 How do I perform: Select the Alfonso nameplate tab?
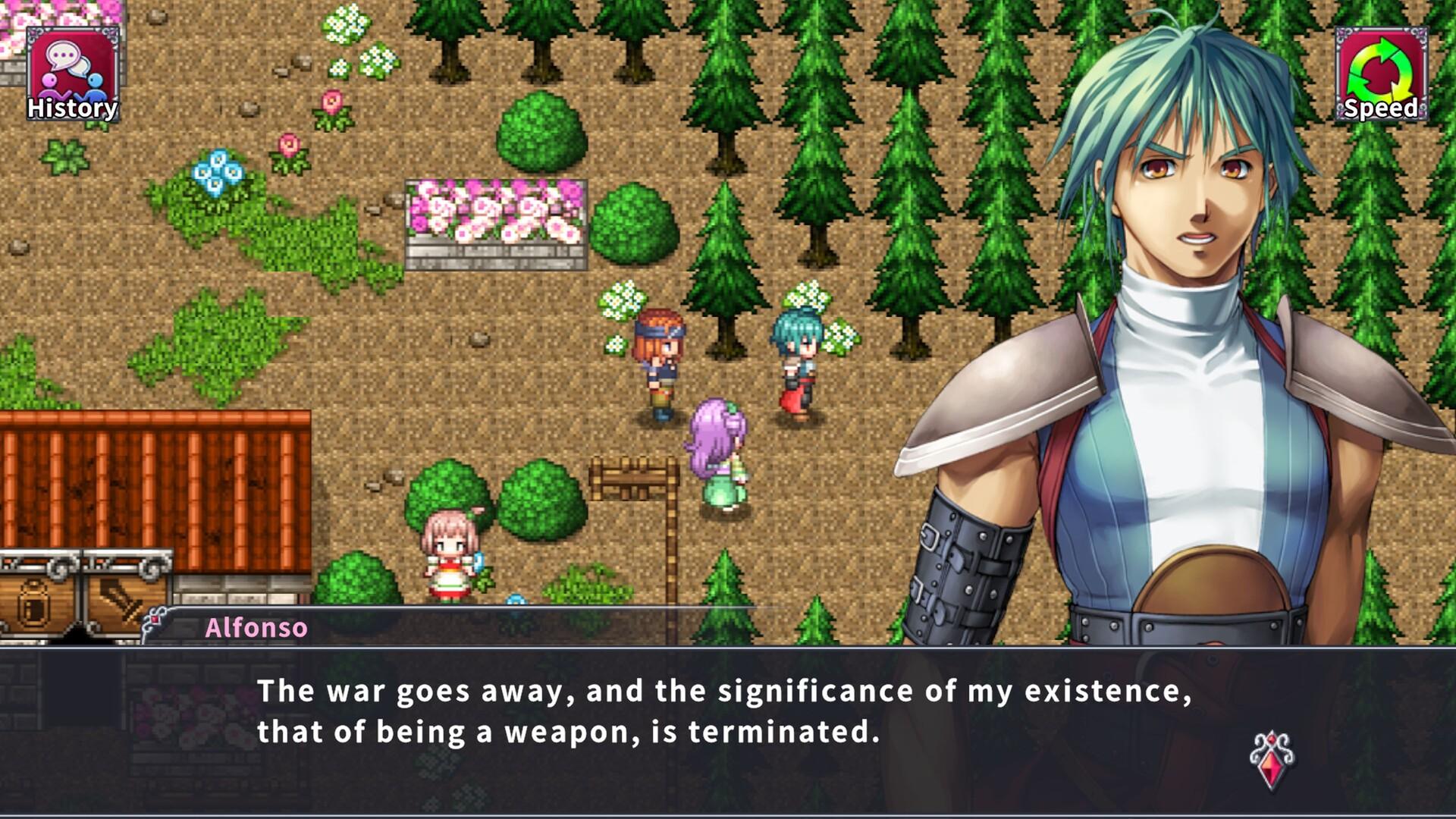[255, 627]
